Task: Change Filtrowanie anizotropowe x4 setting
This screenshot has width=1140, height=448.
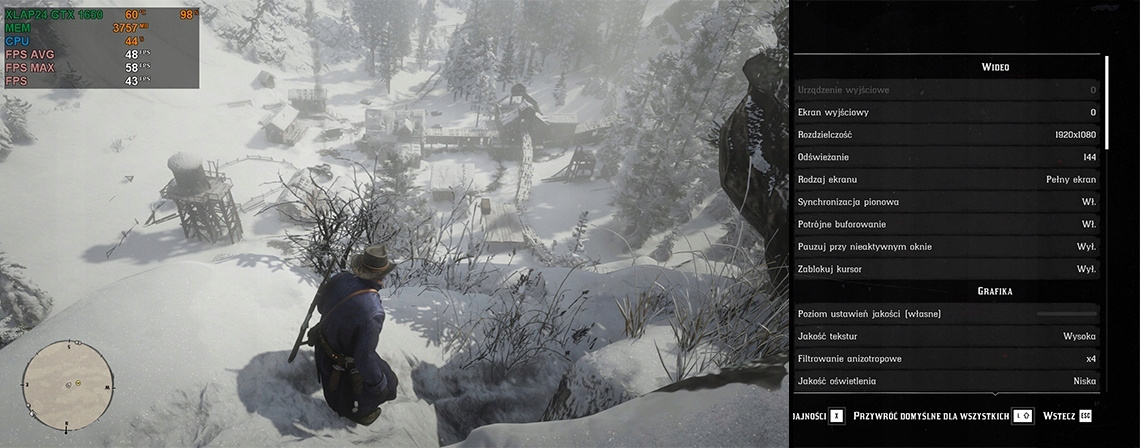Action: pyautogui.click(x=946, y=358)
